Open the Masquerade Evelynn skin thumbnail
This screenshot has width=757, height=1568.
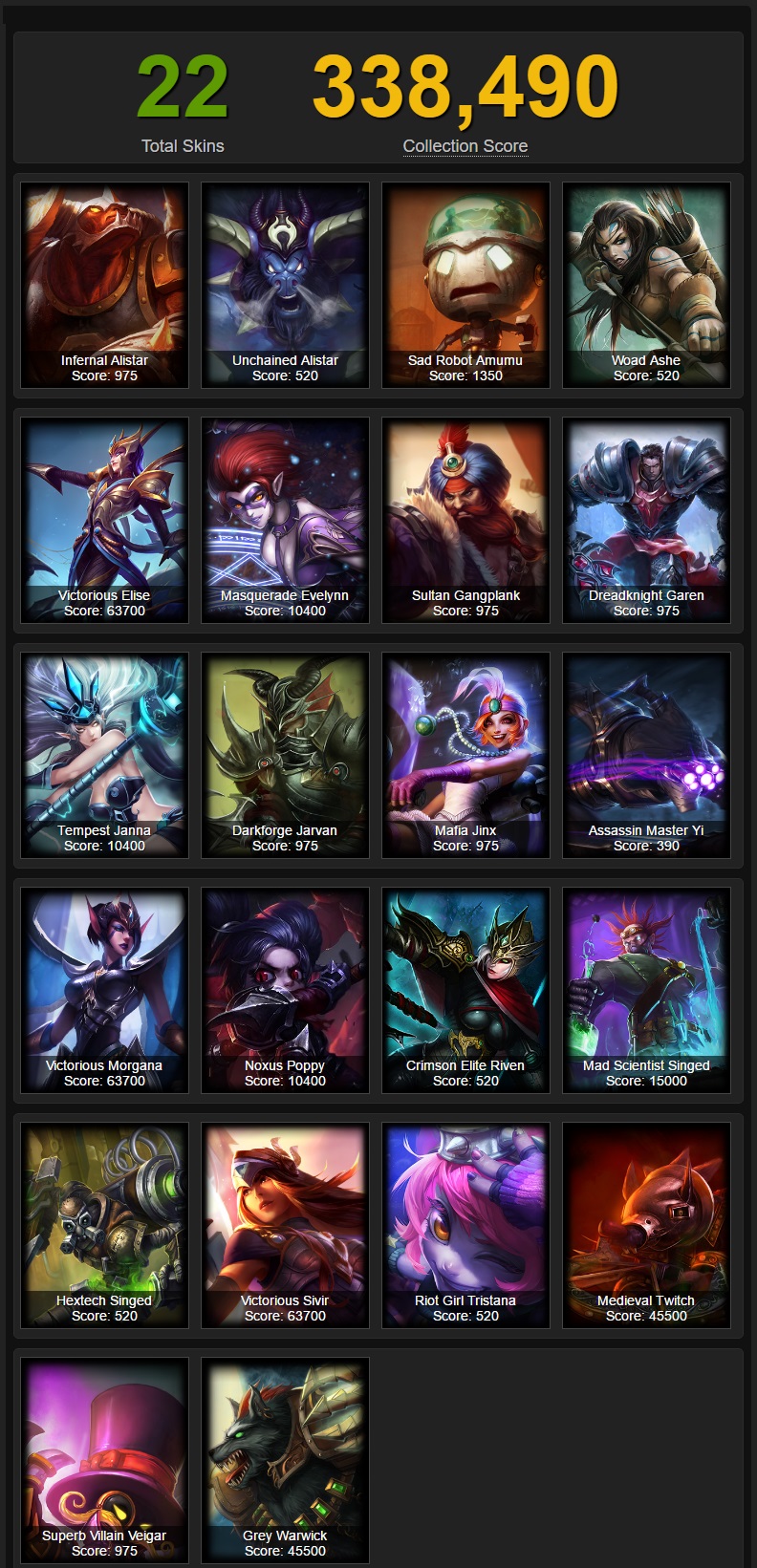tap(285, 520)
